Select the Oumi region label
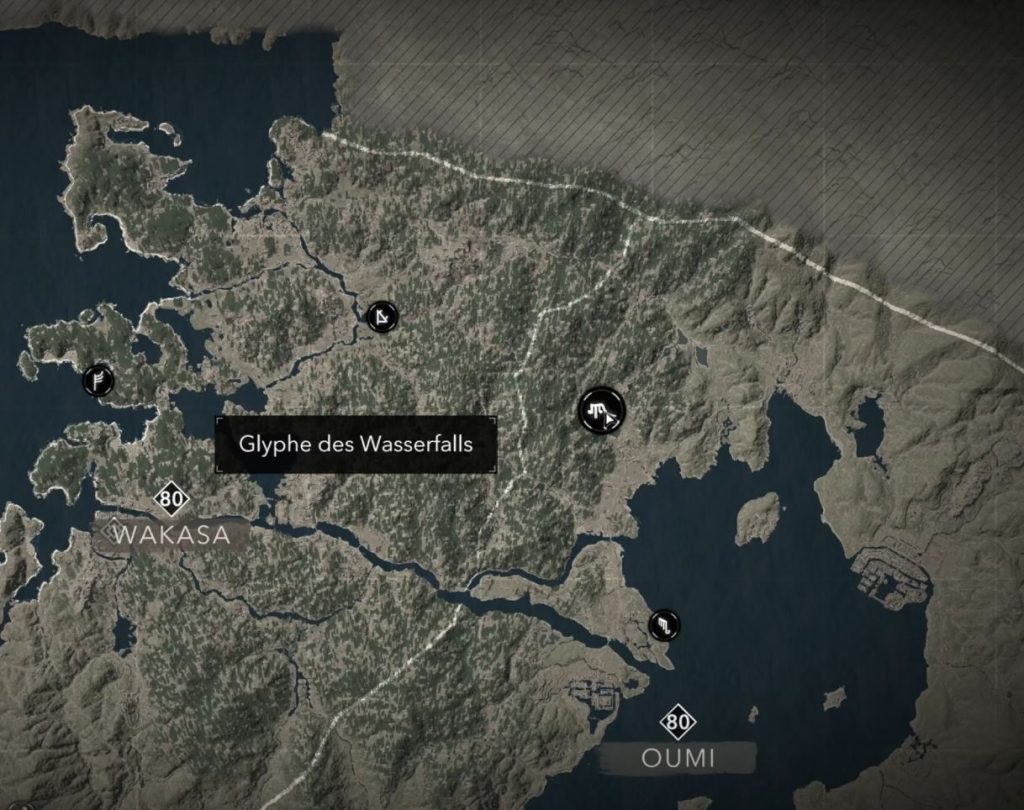 coord(678,758)
